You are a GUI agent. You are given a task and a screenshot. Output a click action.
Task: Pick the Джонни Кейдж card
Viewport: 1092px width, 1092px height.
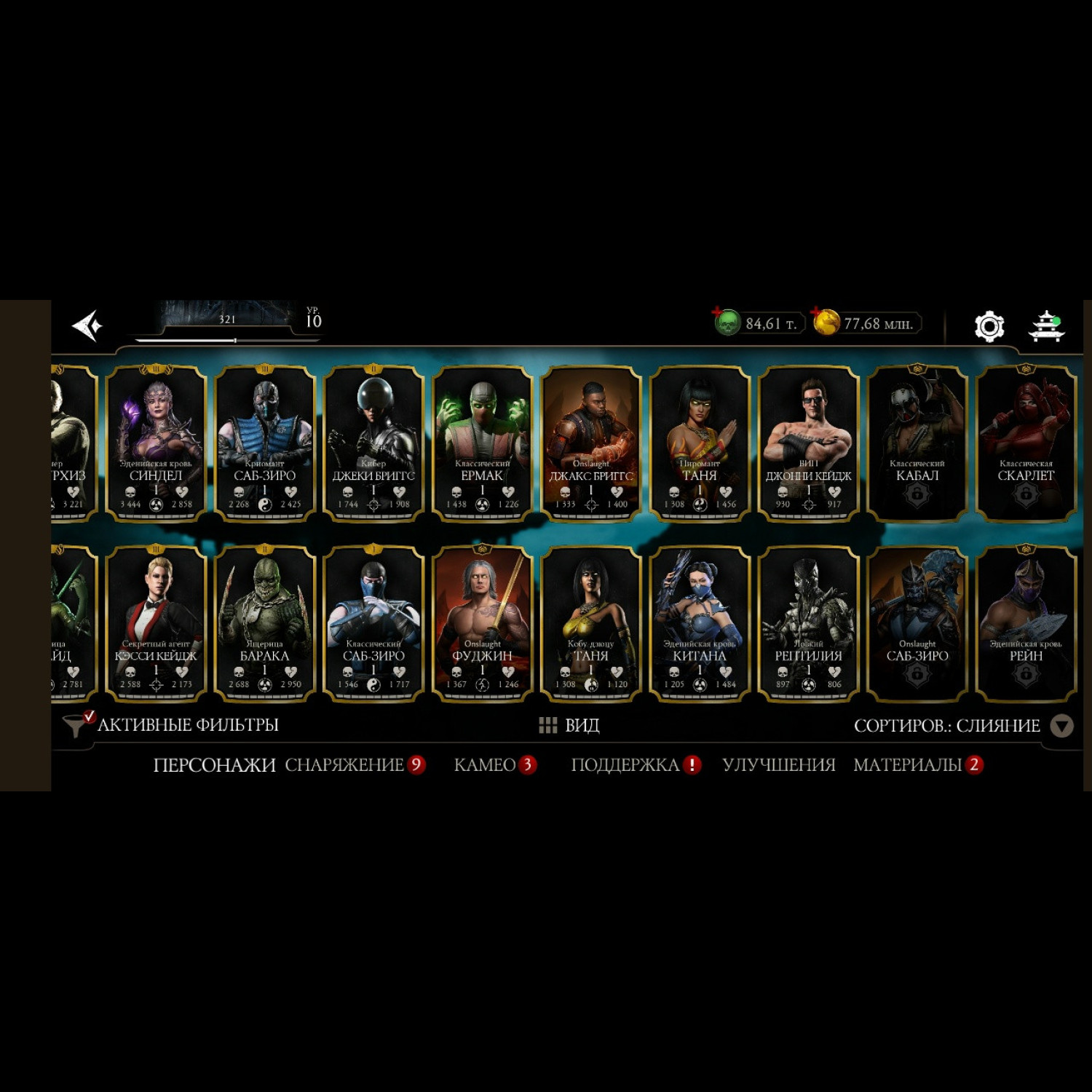808,443
